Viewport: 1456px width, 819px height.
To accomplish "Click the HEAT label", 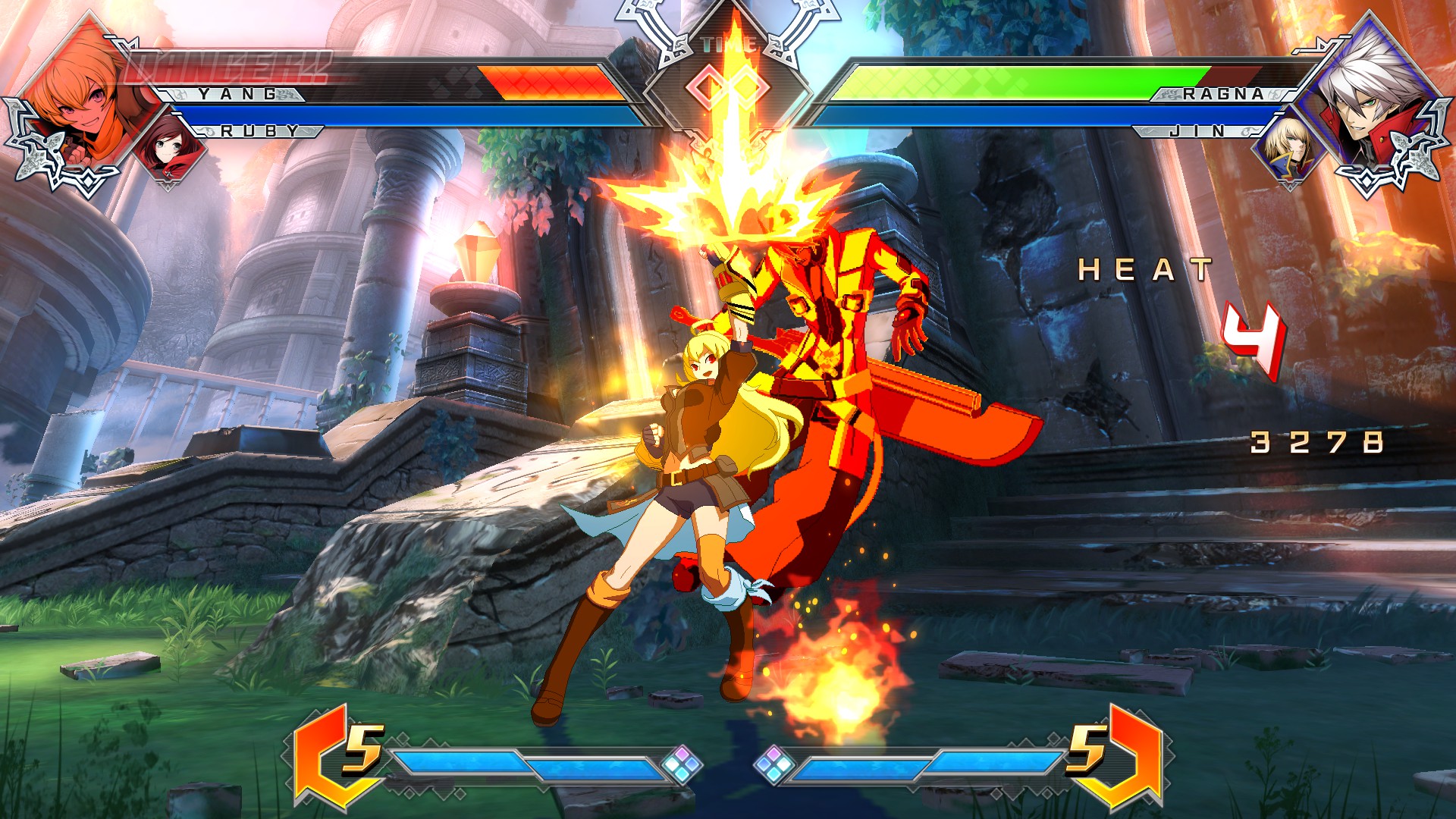I will [1145, 269].
